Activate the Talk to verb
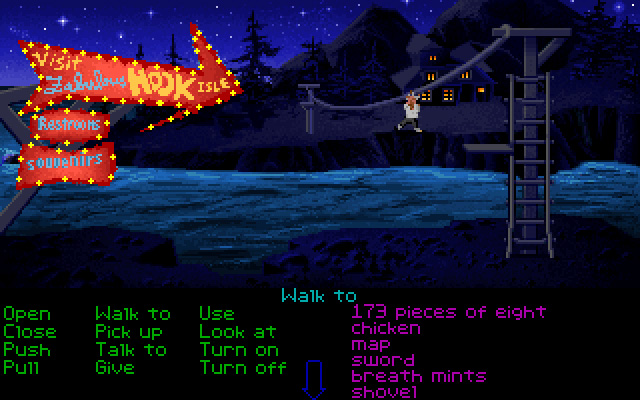This screenshot has height=400, width=640. point(131,349)
